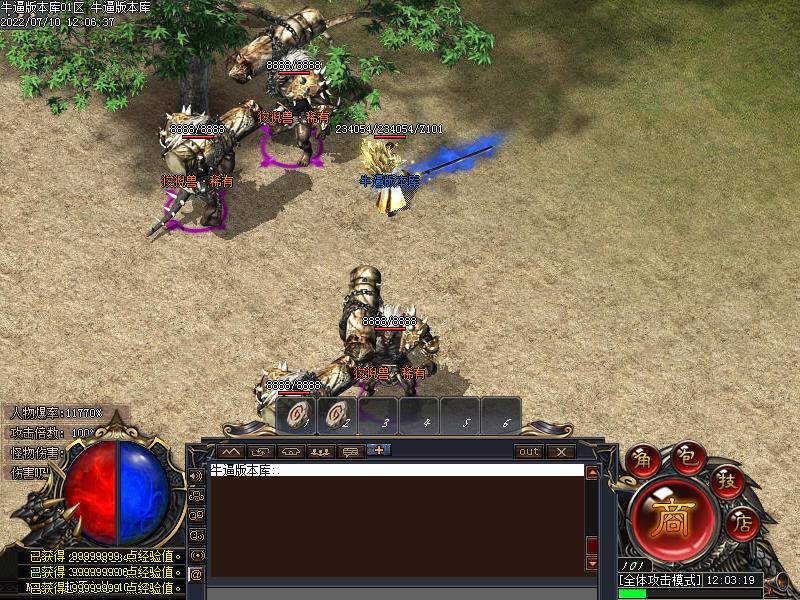Open the character panel (角) orb
Viewport: 800px width, 600px height.
[642, 461]
